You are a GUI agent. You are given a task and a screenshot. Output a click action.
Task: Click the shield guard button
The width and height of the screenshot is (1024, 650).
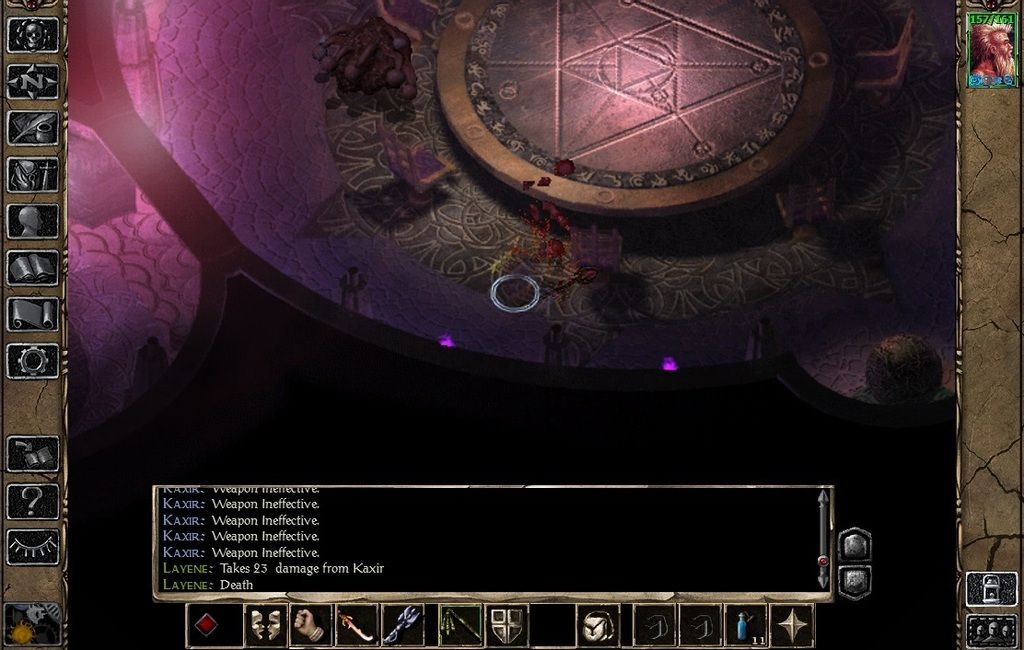pos(507,626)
